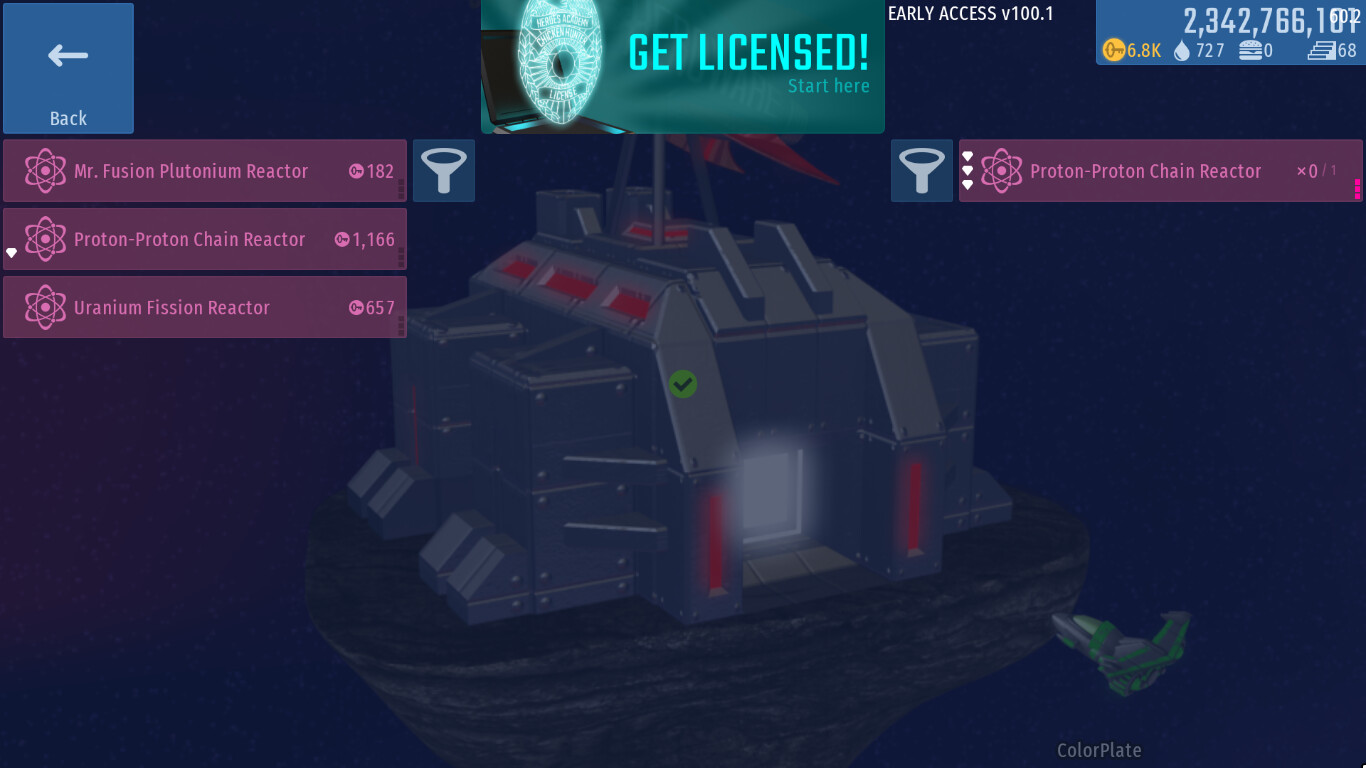Go back using the Back button
The image size is (1366, 768).
68,68
